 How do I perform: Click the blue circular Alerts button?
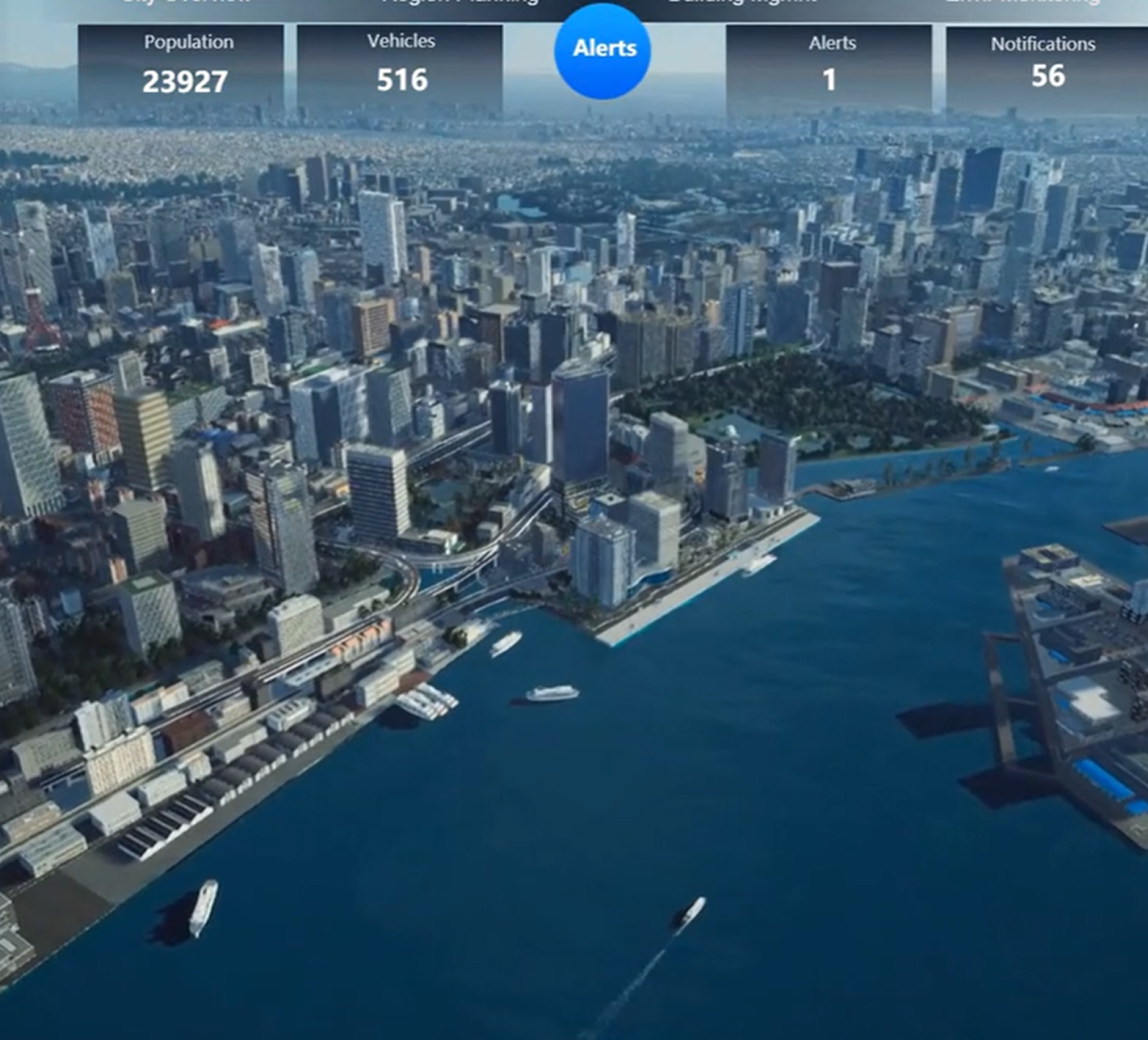[x=603, y=50]
